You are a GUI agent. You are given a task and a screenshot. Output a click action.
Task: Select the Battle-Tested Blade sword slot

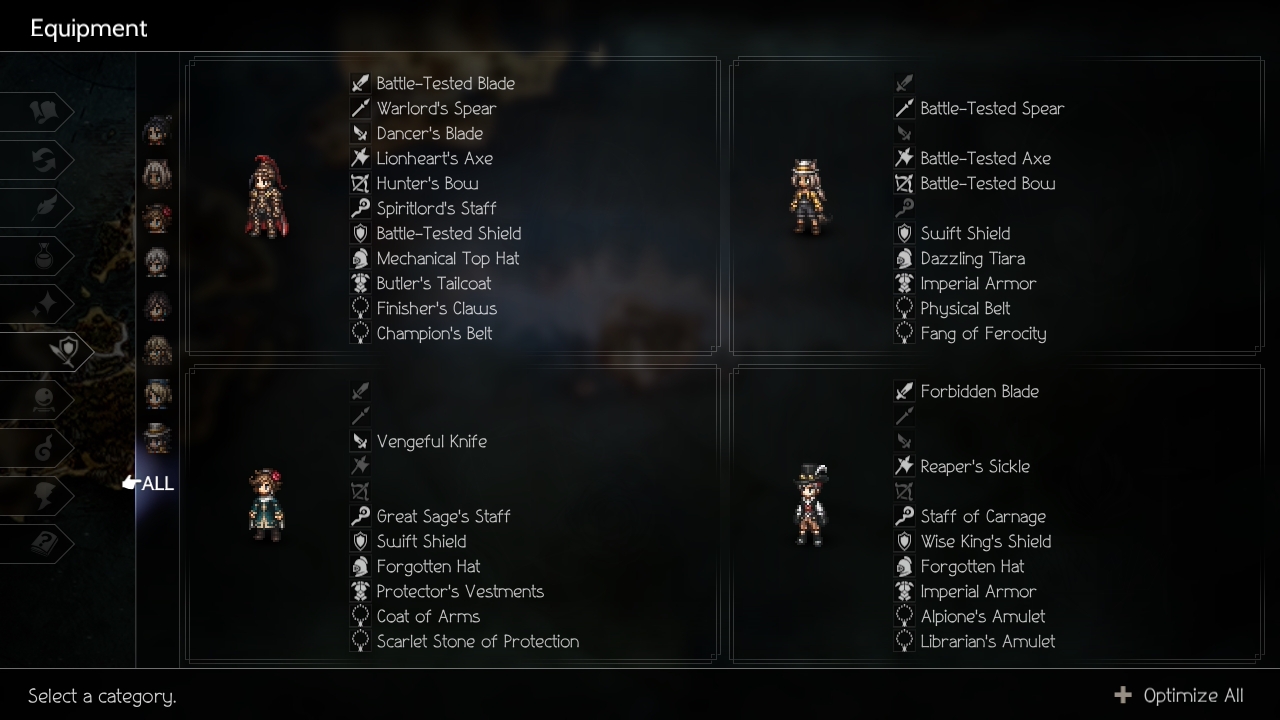[445, 84]
